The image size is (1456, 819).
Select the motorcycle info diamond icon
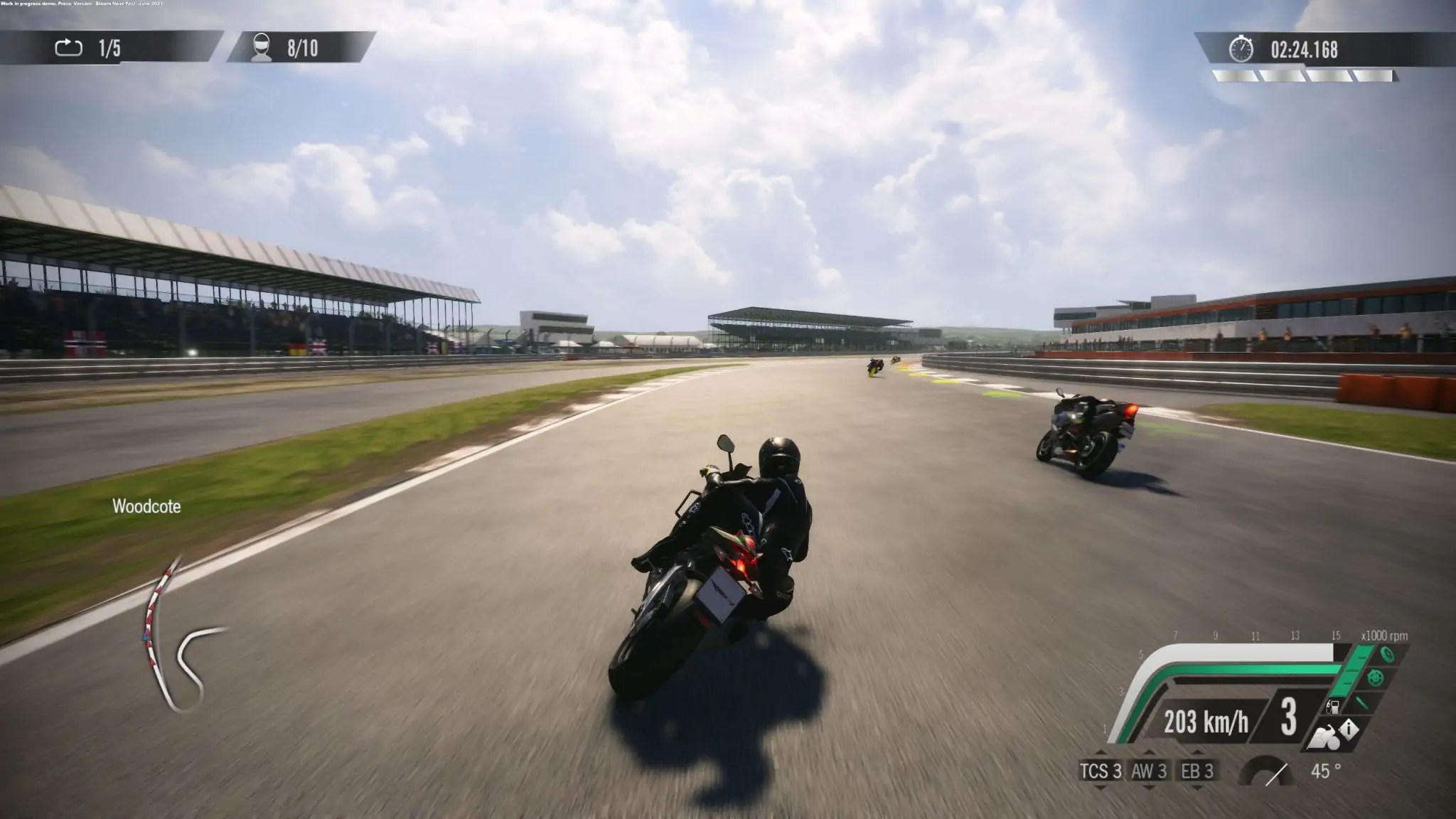tap(1349, 730)
